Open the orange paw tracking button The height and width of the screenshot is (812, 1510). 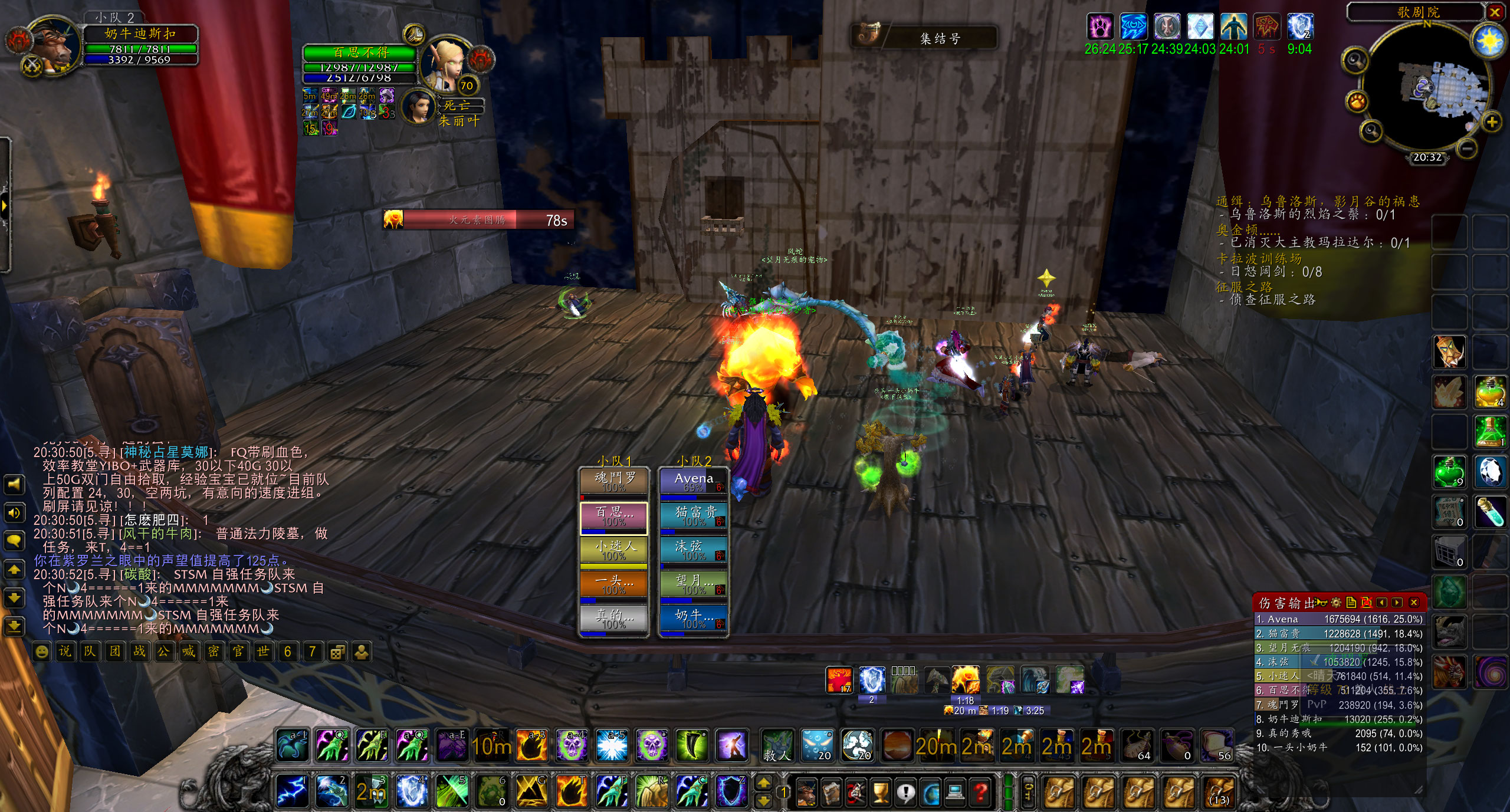[x=1357, y=102]
